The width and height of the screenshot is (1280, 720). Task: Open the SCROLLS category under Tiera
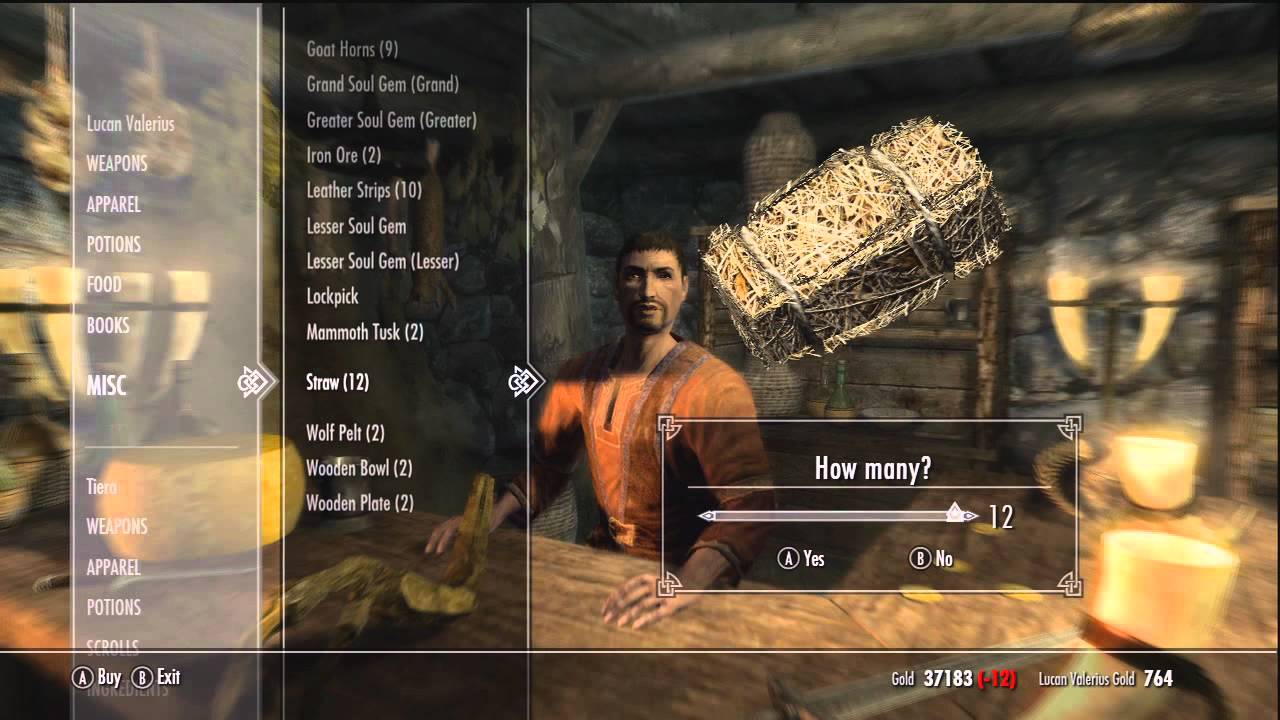pyautogui.click(x=112, y=648)
